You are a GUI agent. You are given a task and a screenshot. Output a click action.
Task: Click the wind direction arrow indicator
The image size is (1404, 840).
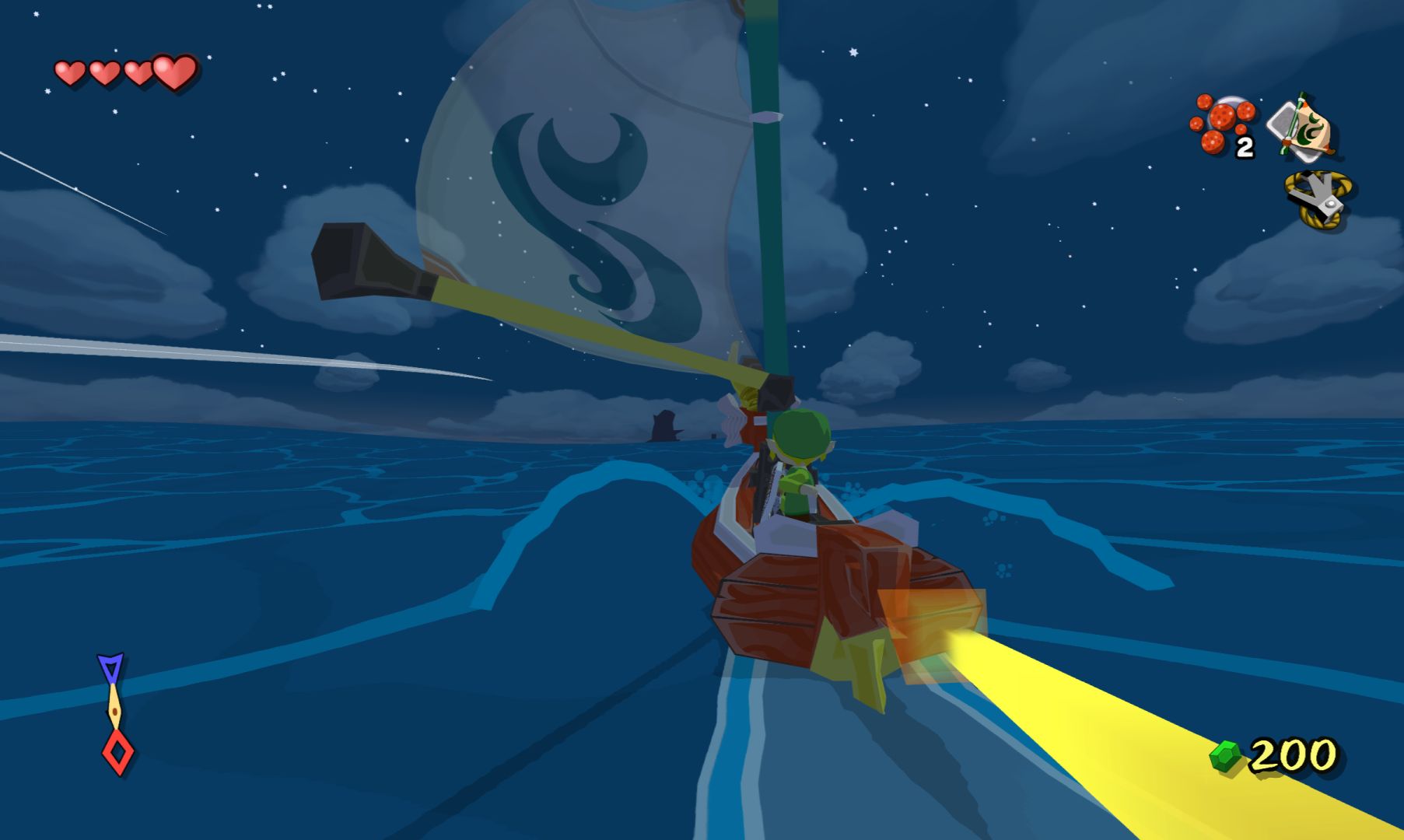click(x=115, y=713)
